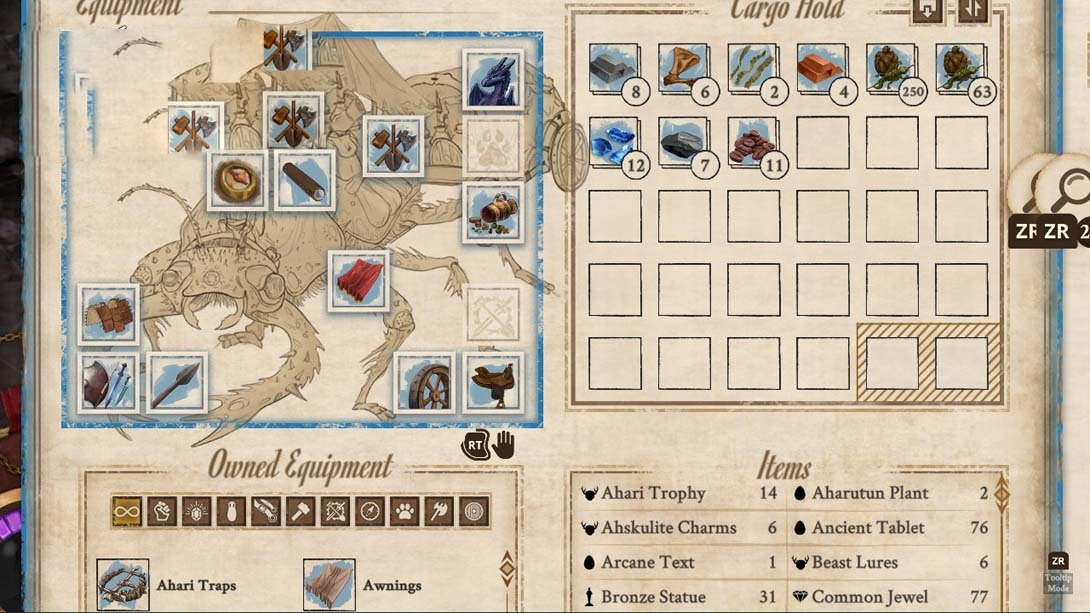The width and height of the screenshot is (1090, 613).
Task: Select the compass equipment slot
Action: (237, 181)
